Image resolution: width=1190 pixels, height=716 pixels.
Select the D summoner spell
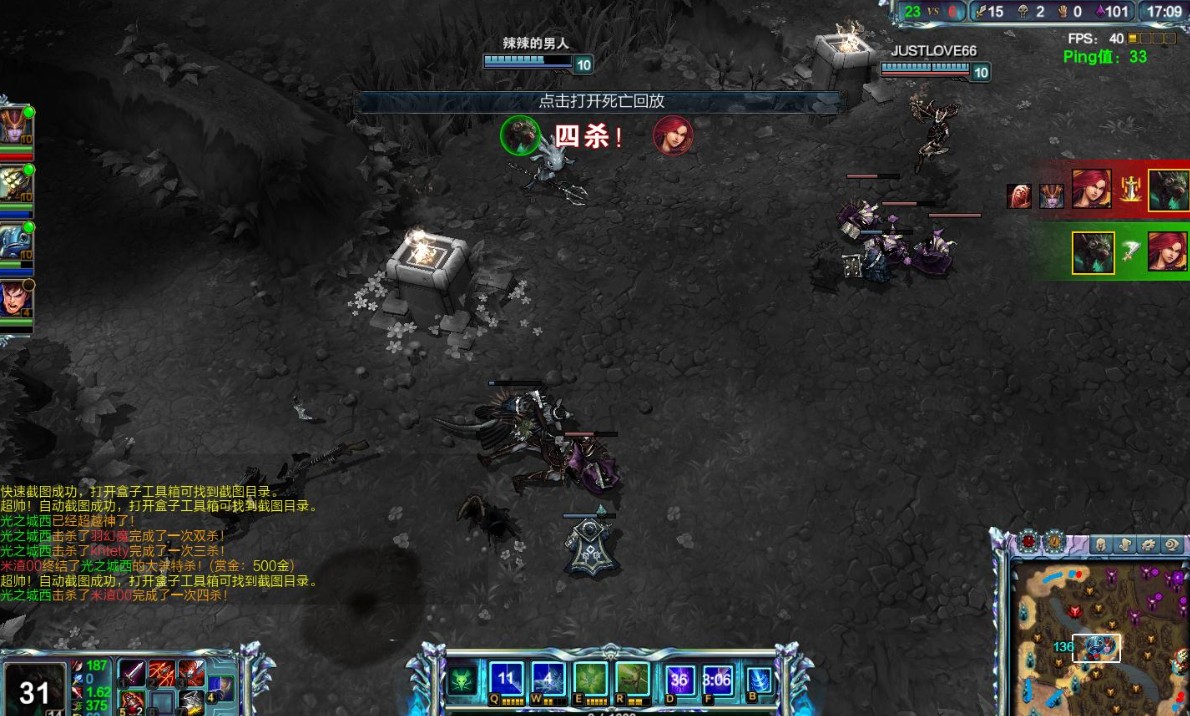click(x=682, y=680)
